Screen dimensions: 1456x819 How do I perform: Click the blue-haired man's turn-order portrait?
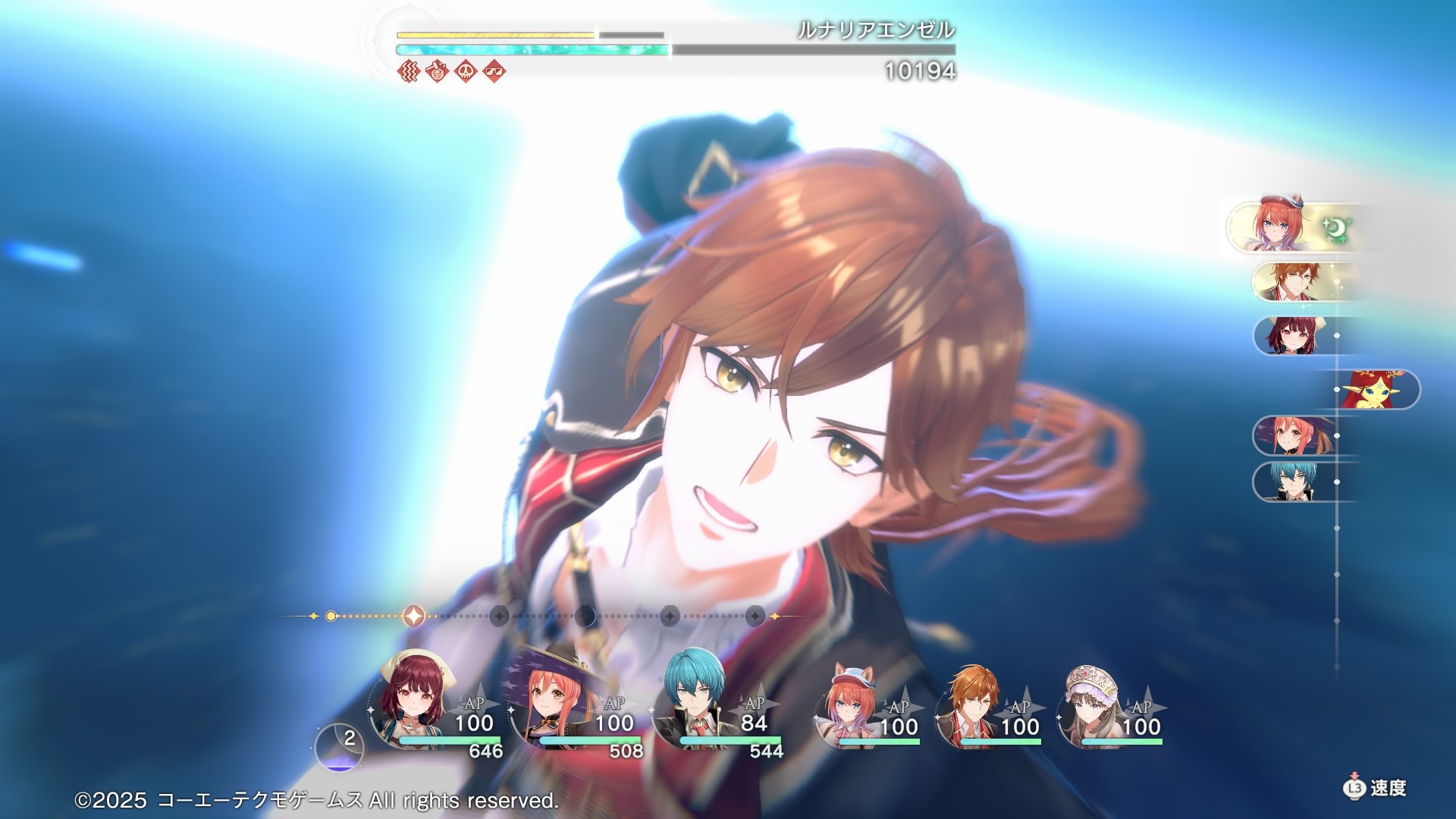[x=1293, y=482]
